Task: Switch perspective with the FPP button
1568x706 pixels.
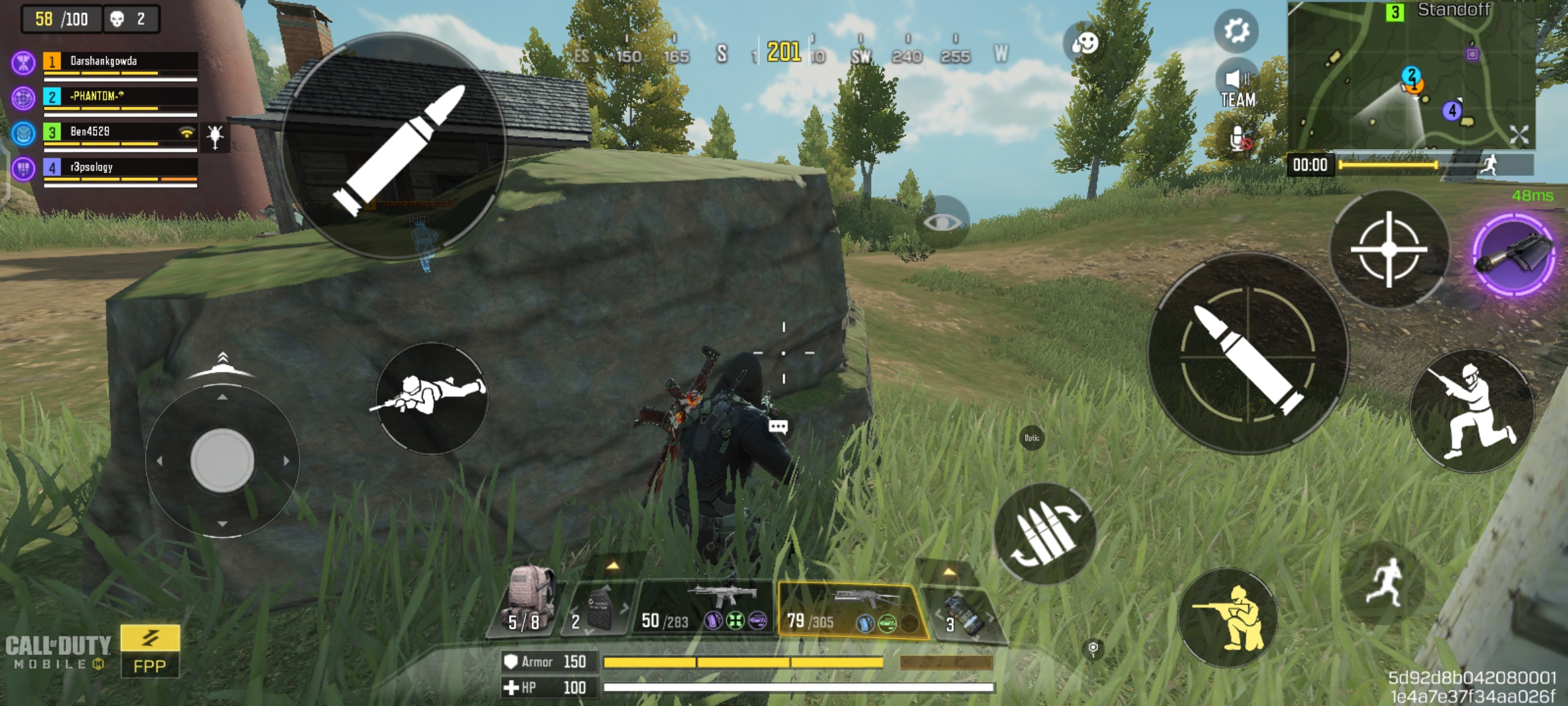Action: click(x=150, y=651)
